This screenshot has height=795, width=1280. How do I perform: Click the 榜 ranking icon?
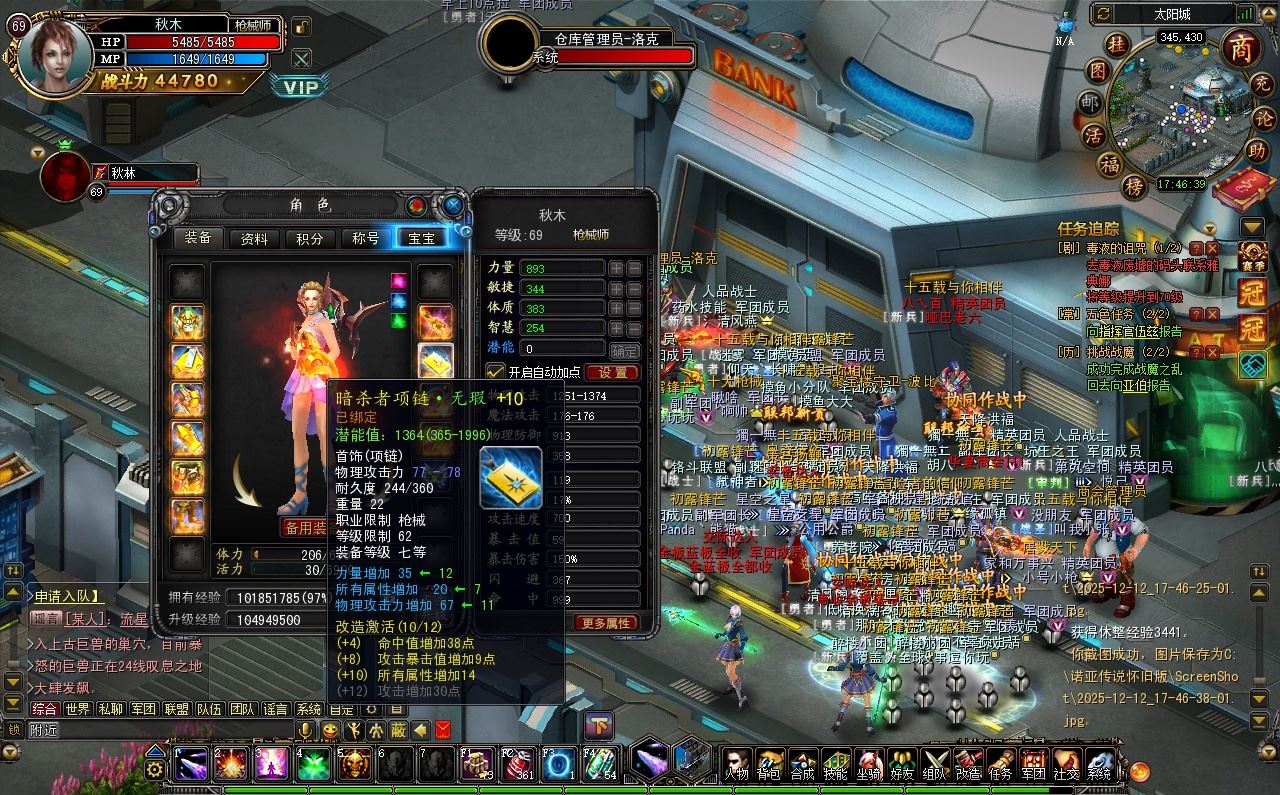click(1133, 186)
